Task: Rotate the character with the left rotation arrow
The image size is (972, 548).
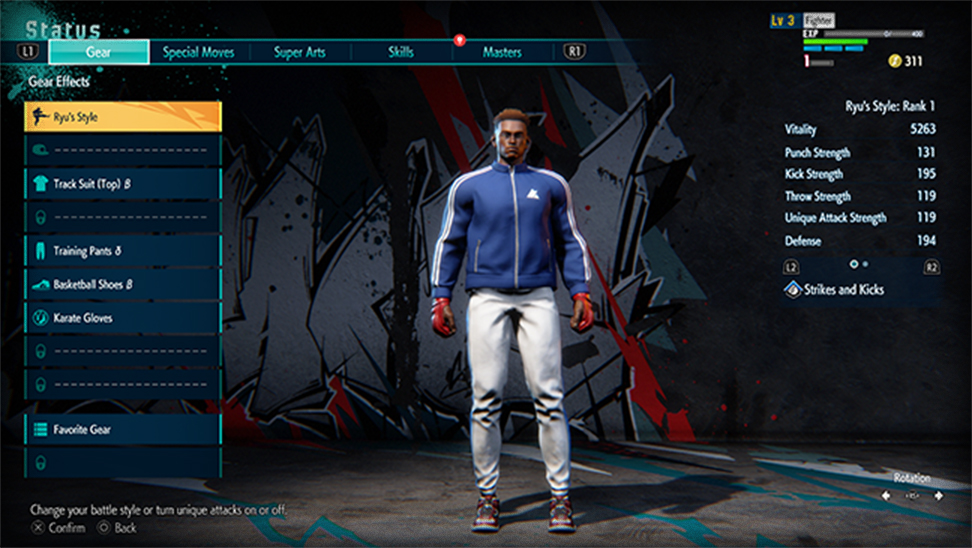Action: click(x=887, y=496)
